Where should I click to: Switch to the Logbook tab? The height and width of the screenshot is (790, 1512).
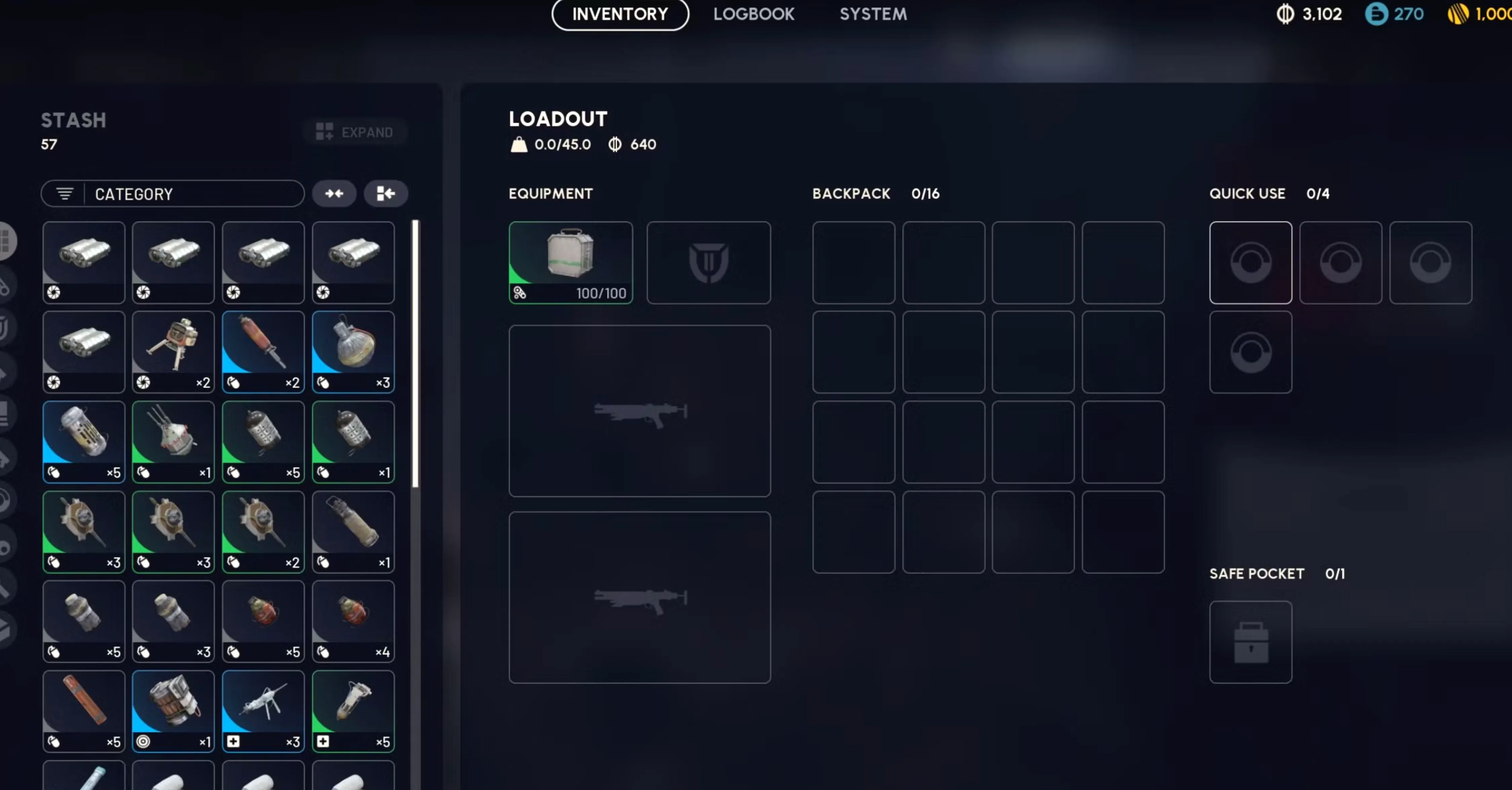pyautogui.click(x=754, y=14)
